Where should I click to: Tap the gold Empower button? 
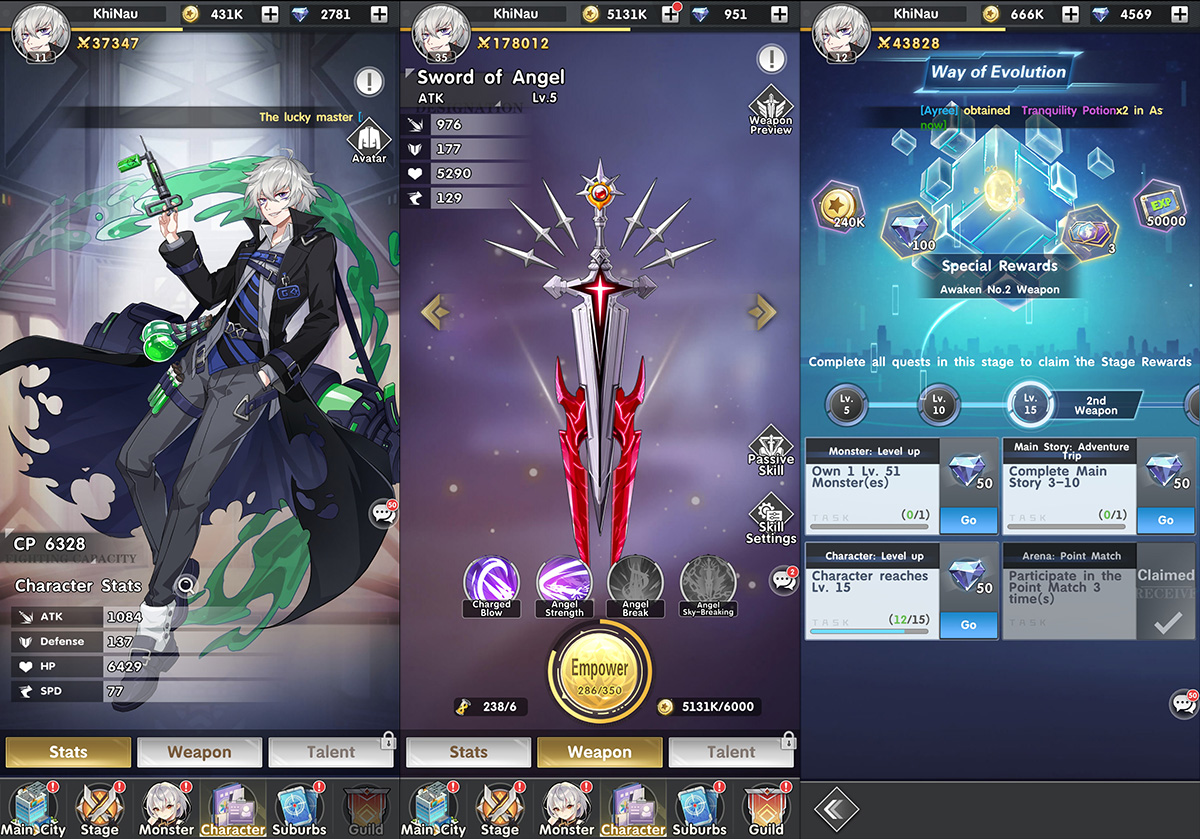(x=599, y=672)
